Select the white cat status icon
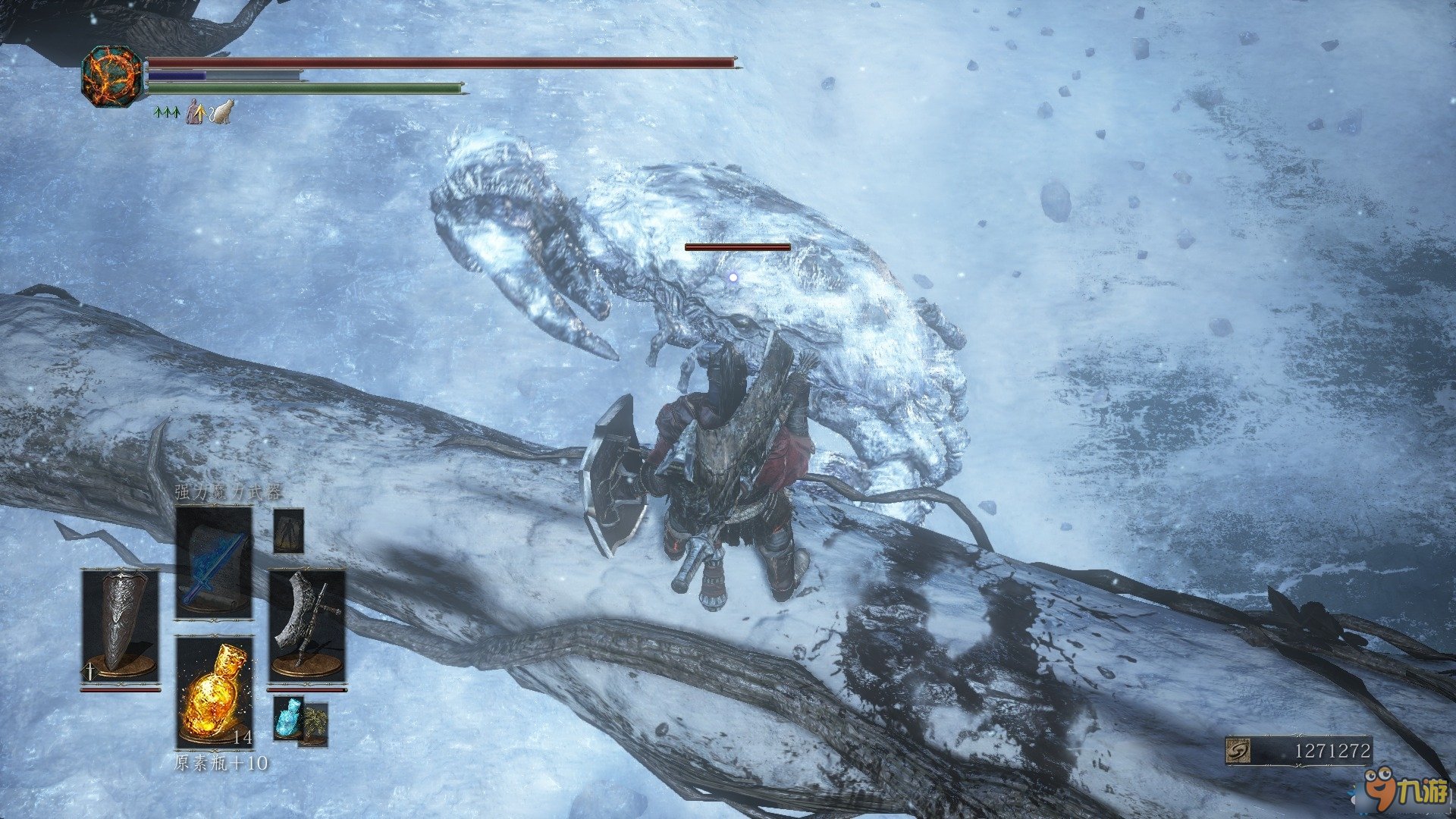Screen dimensions: 1456x819 222,112
